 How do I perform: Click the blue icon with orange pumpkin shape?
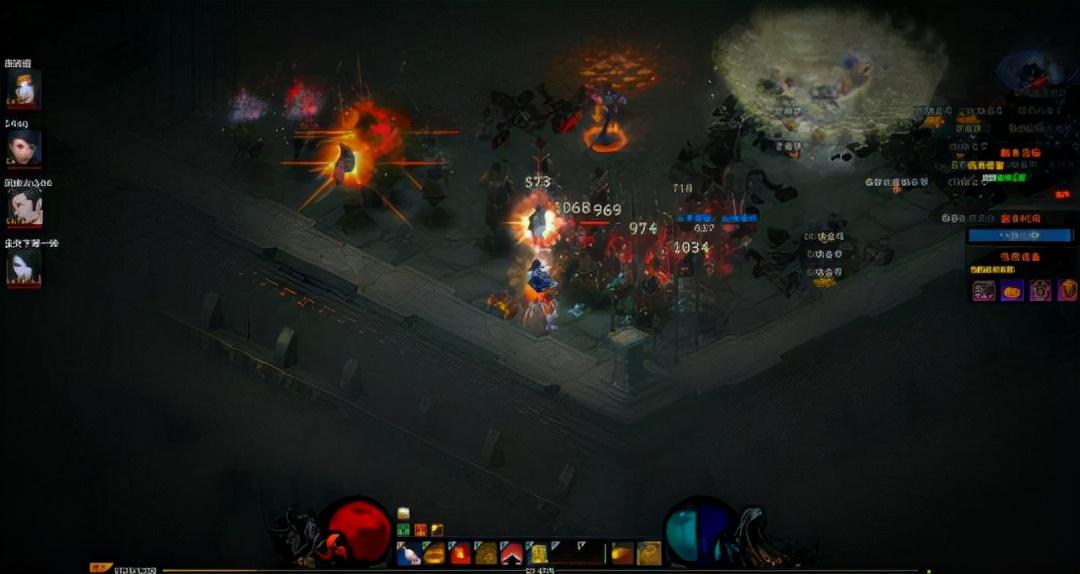point(1012,290)
